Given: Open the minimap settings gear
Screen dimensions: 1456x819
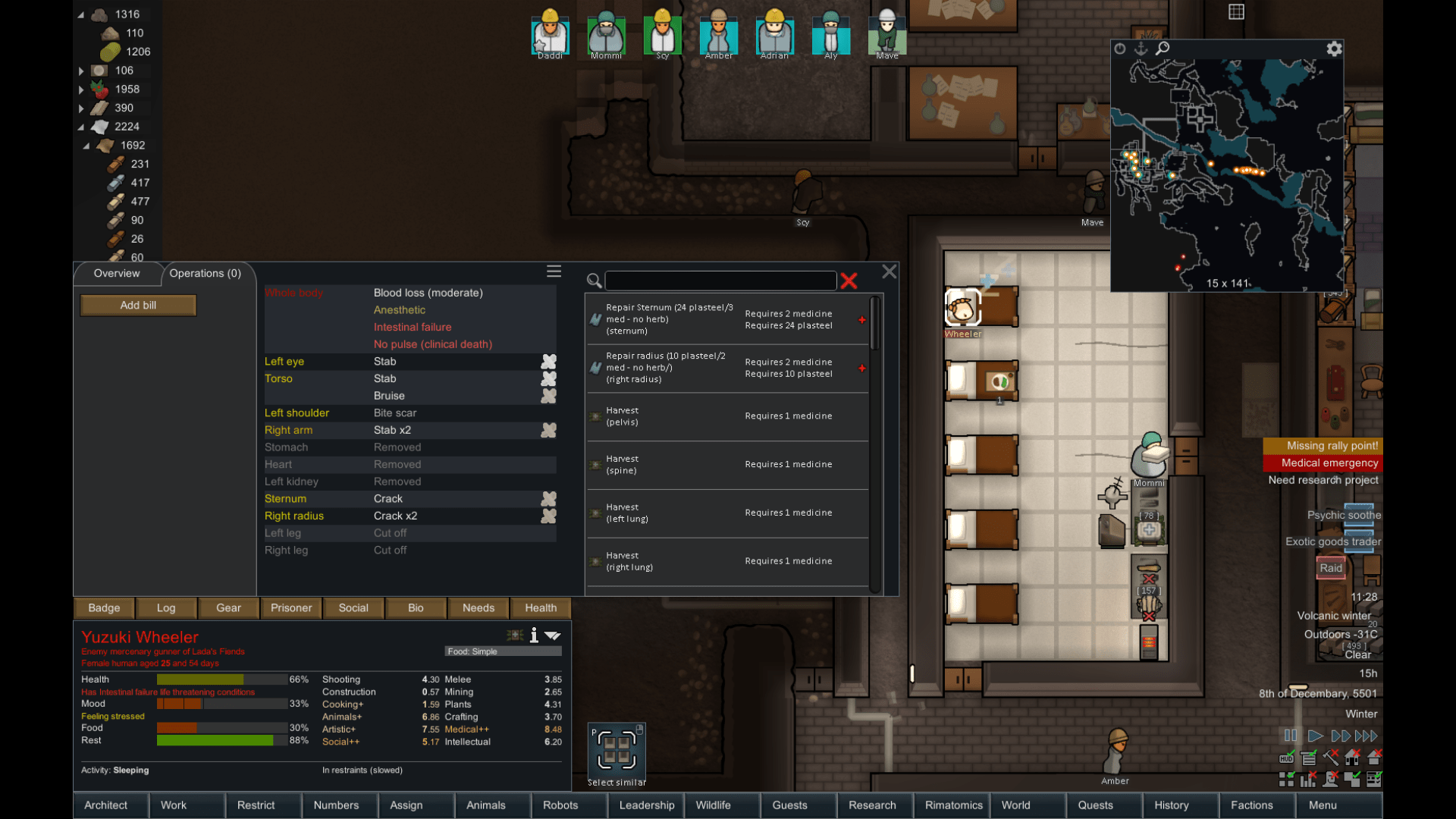Looking at the screenshot, I should (1335, 49).
